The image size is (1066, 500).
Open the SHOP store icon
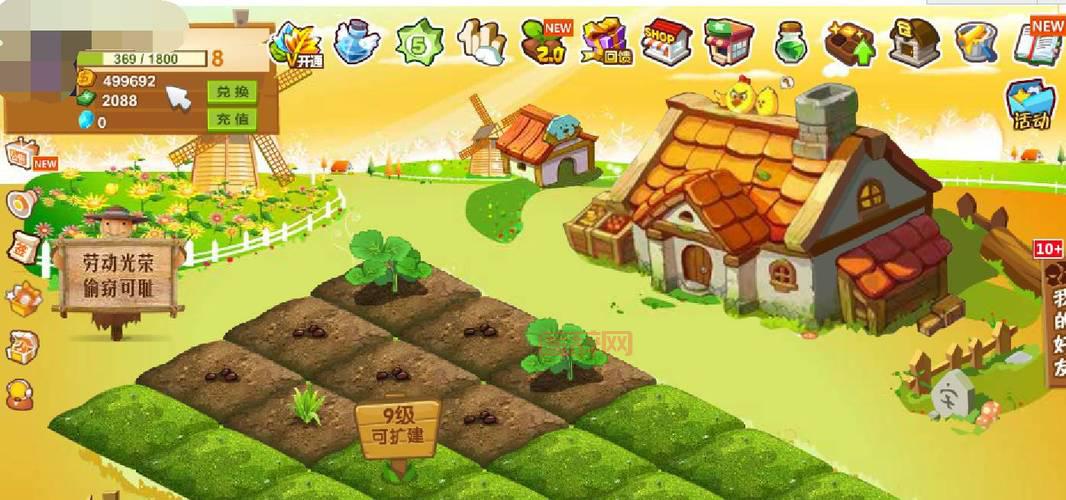(x=667, y=42)
